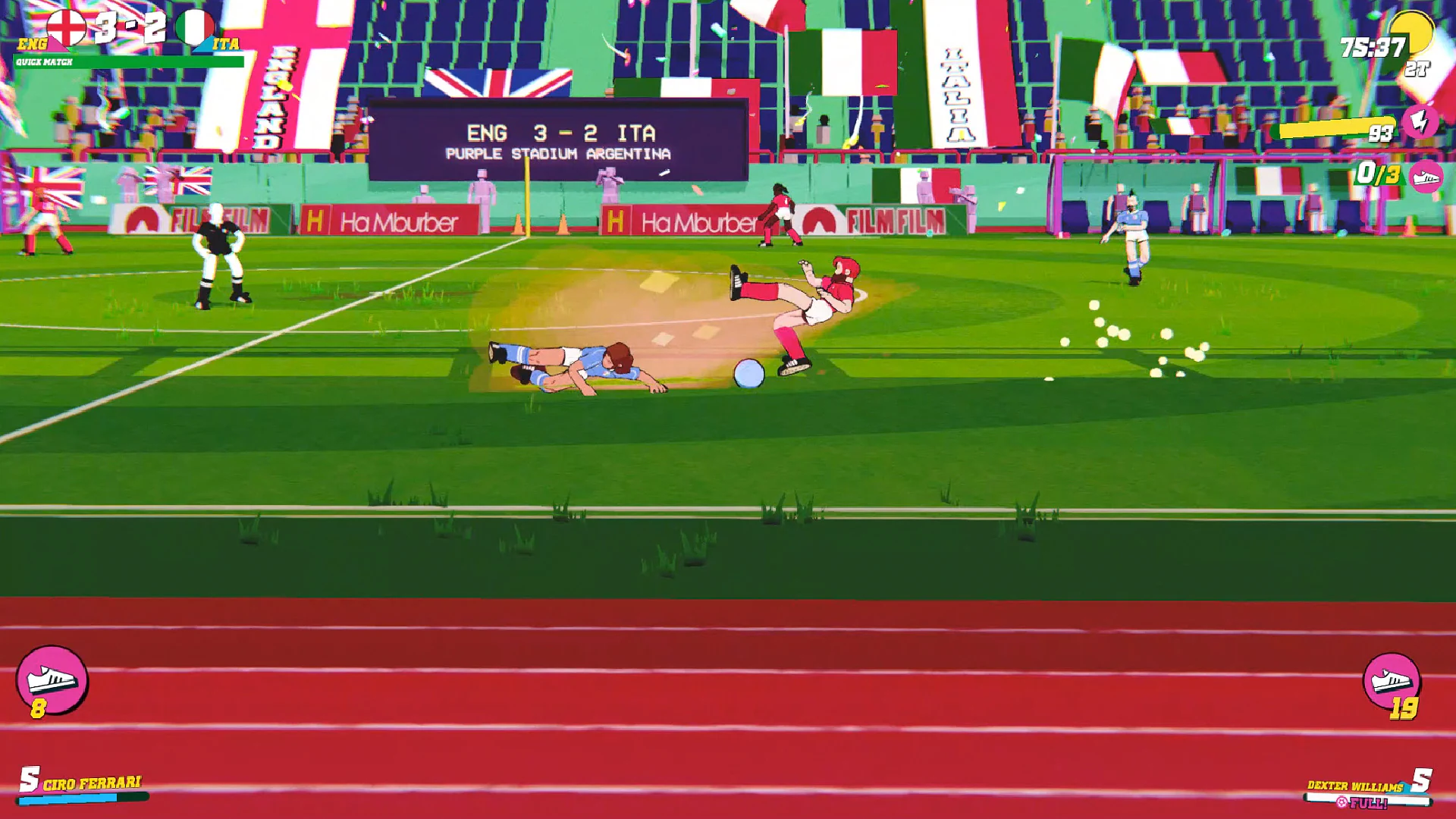Click the number 5 badge beside Ciro Ferrari

(x=30, y=778)
